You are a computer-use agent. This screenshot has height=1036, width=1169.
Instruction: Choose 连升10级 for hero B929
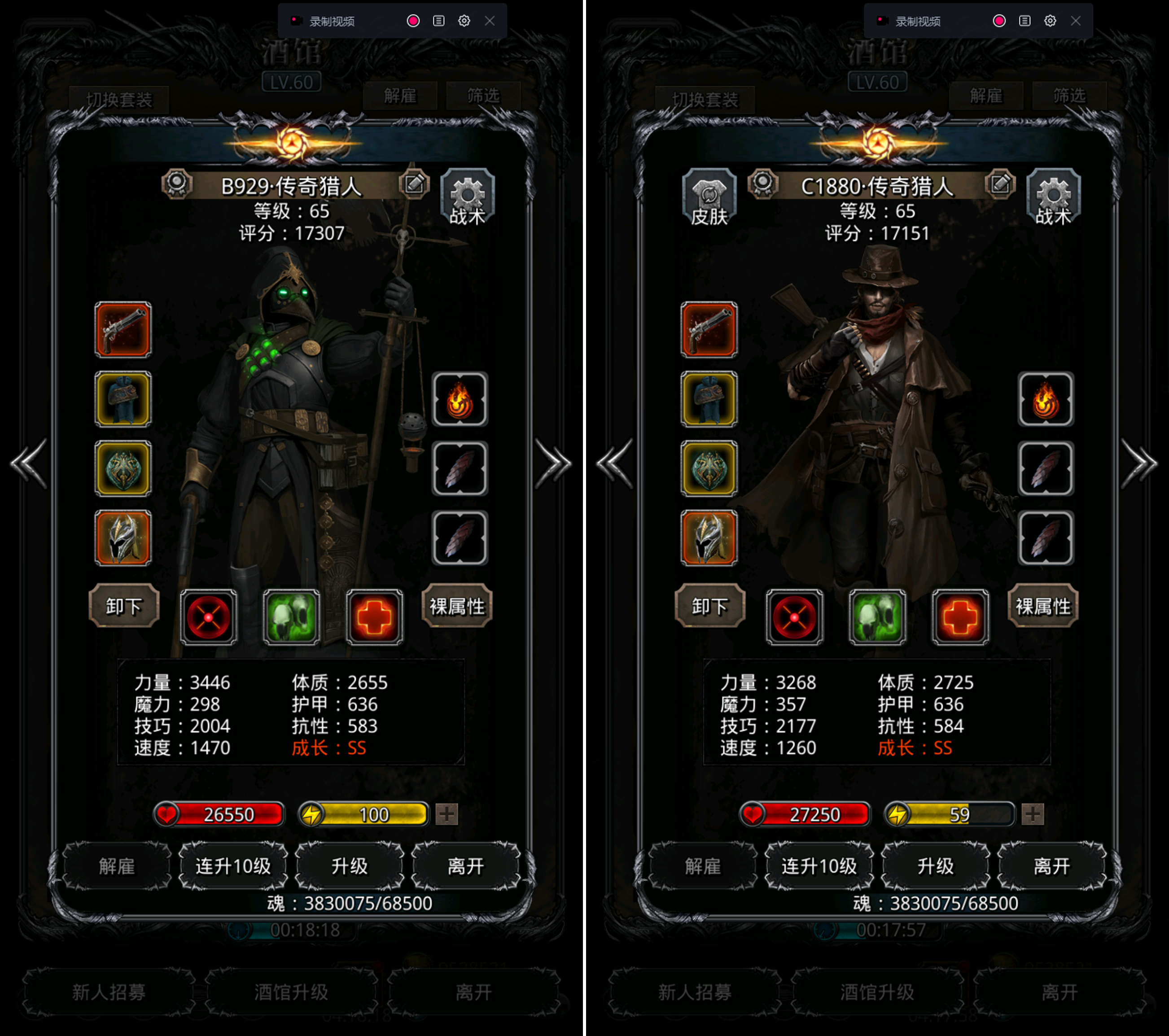pos(233,866)
